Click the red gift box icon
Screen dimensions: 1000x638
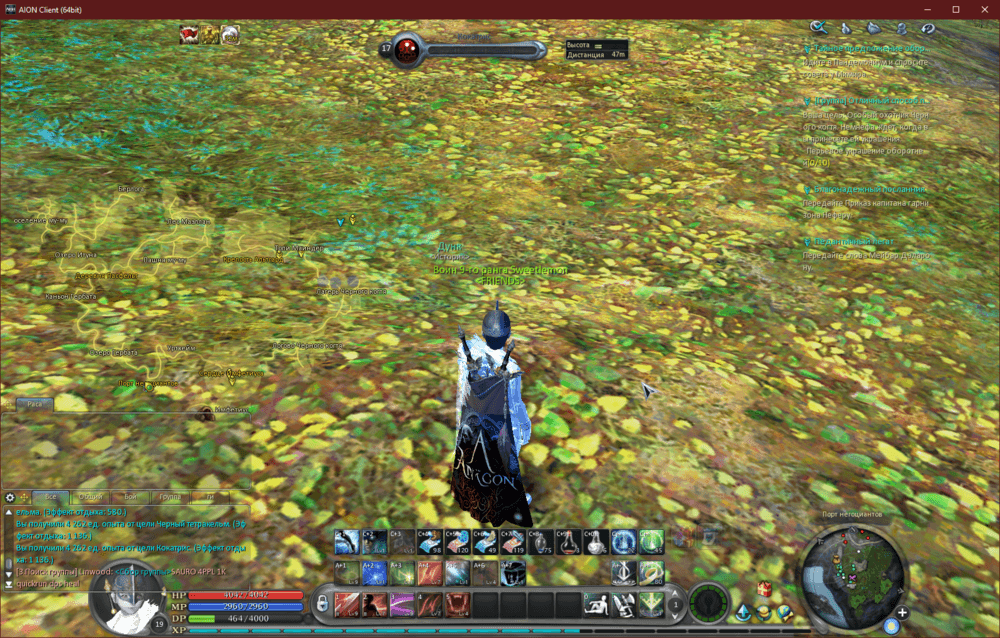click(x=764, y=588)
